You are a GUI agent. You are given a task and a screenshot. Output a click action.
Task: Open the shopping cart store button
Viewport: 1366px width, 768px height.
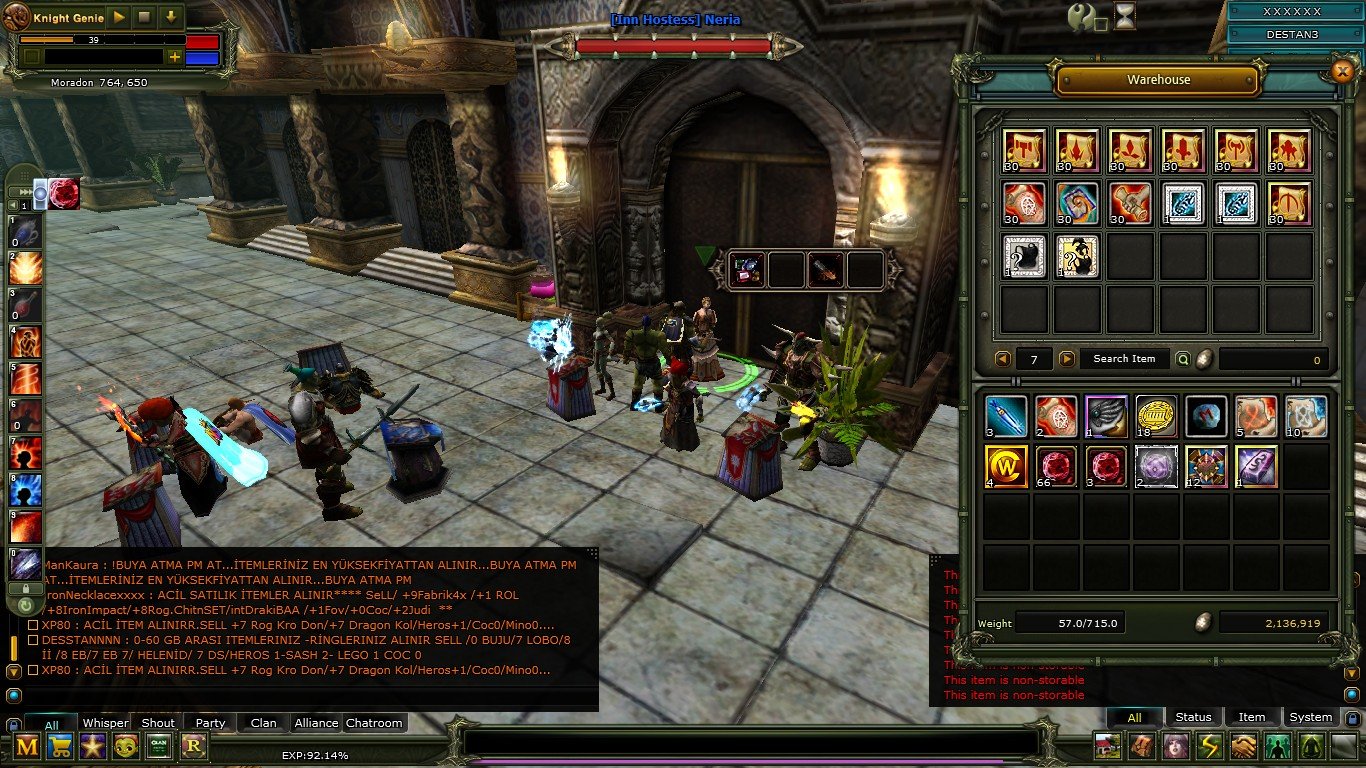60,746
